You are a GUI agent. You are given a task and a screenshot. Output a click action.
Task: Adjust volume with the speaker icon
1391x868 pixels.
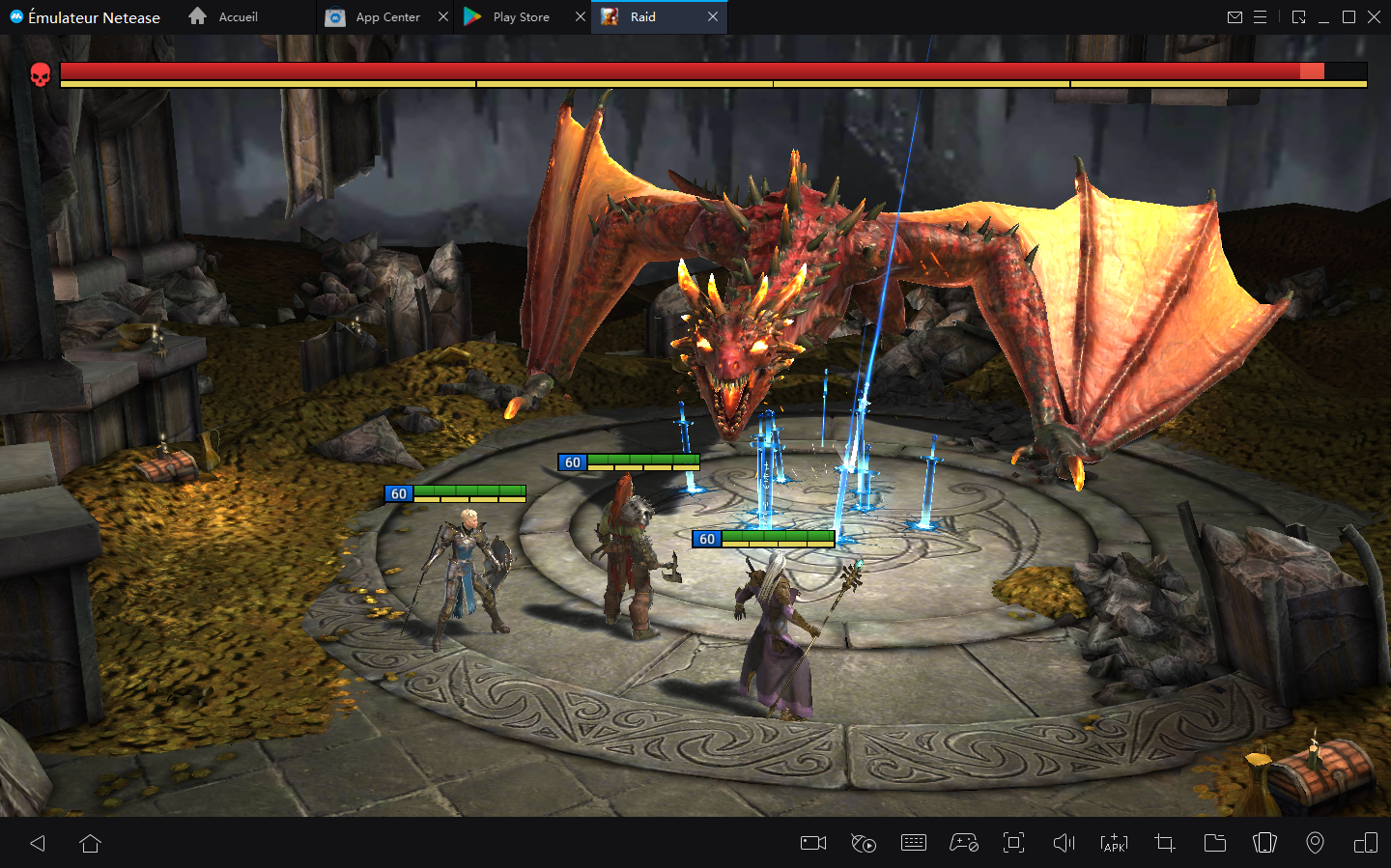(1064, 843)
